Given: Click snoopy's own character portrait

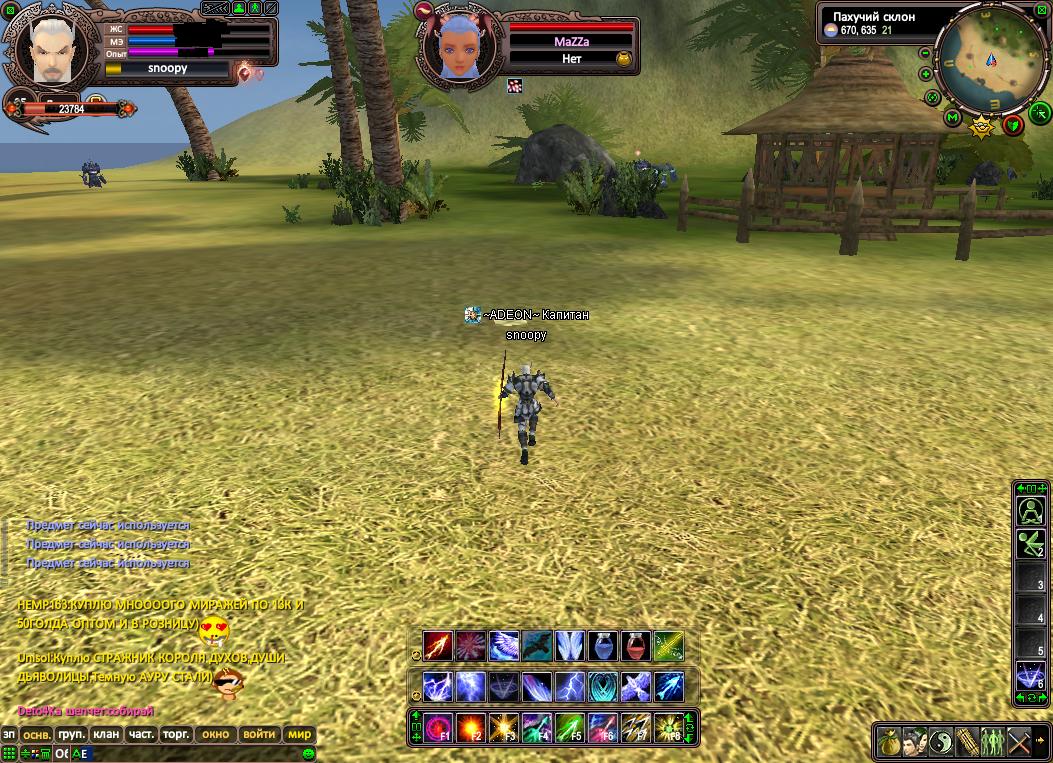Looking at the screenshot, I should click(x=50, y=46).
